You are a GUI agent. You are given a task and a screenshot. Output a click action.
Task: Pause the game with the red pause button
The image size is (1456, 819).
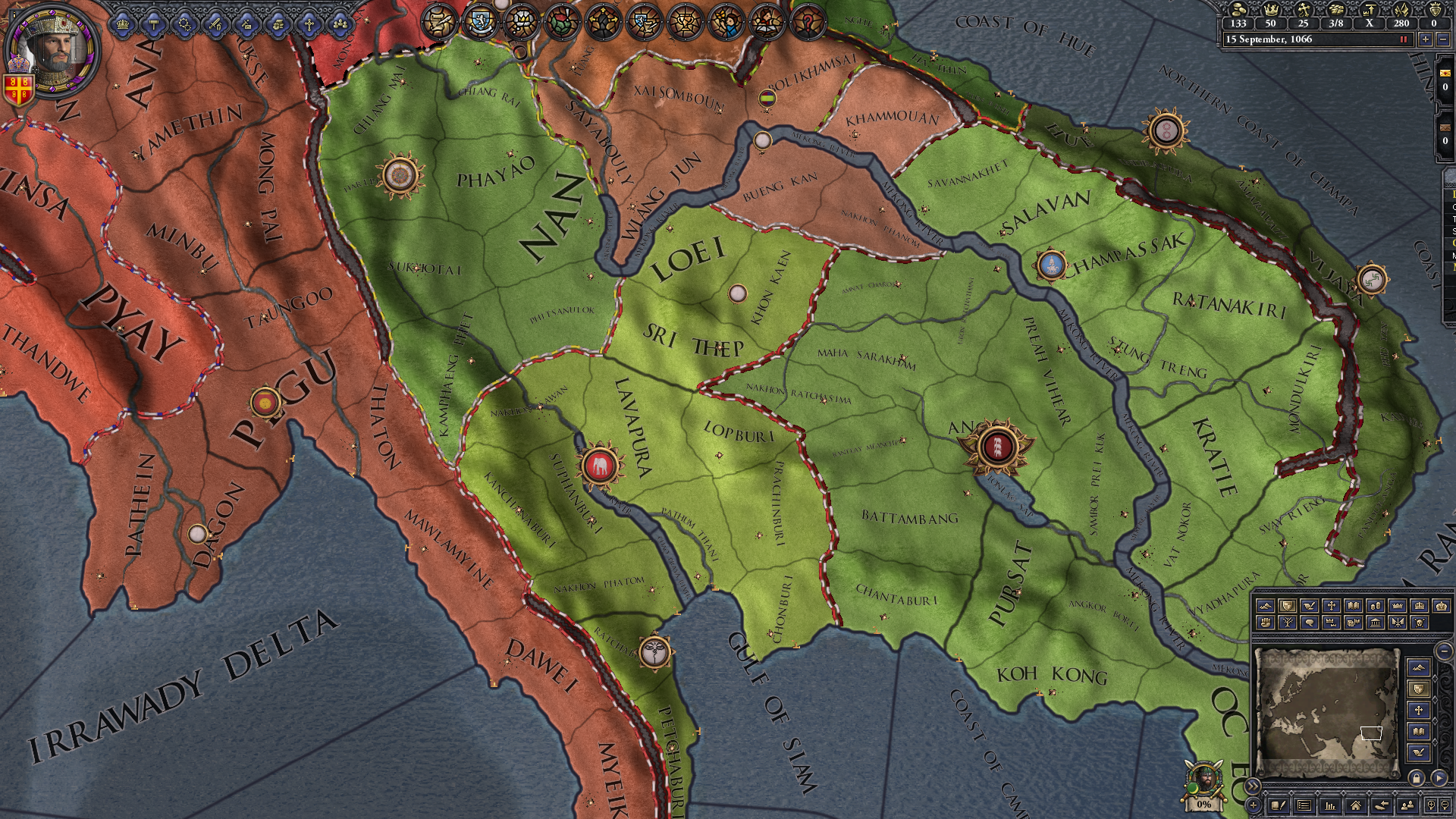click(1404, 39)
